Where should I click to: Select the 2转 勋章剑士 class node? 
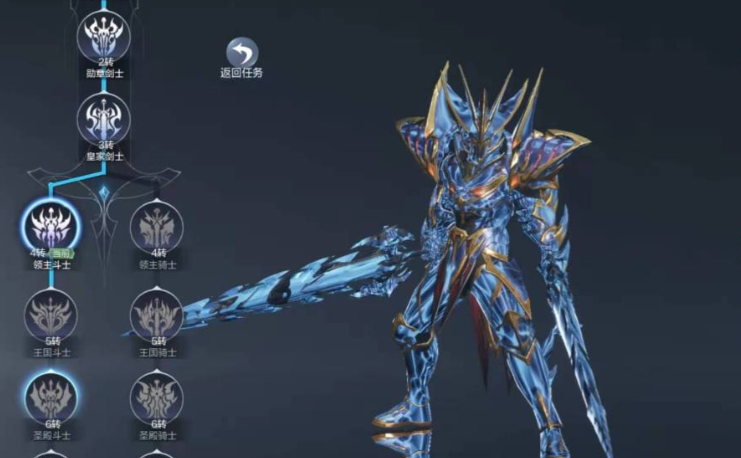105,35
